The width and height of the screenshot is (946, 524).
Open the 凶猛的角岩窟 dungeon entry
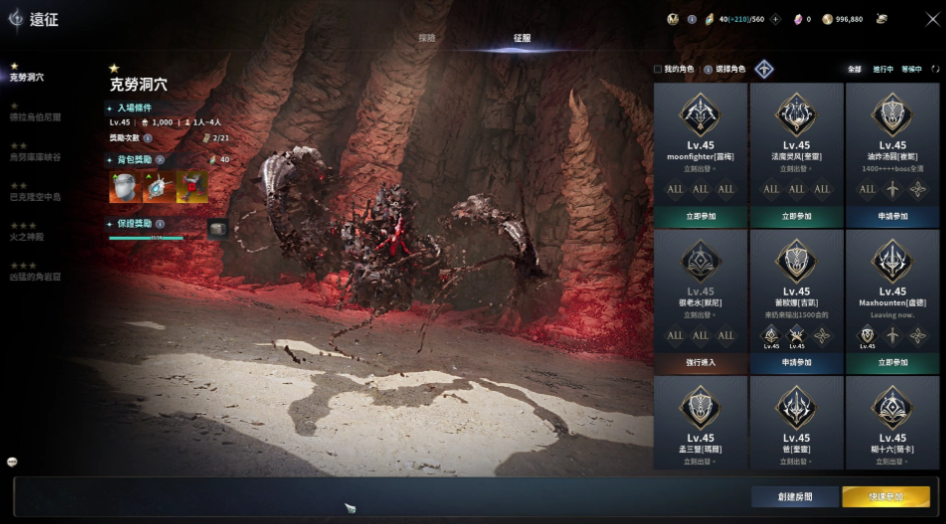pyautogui.click(x=36, y=277)
